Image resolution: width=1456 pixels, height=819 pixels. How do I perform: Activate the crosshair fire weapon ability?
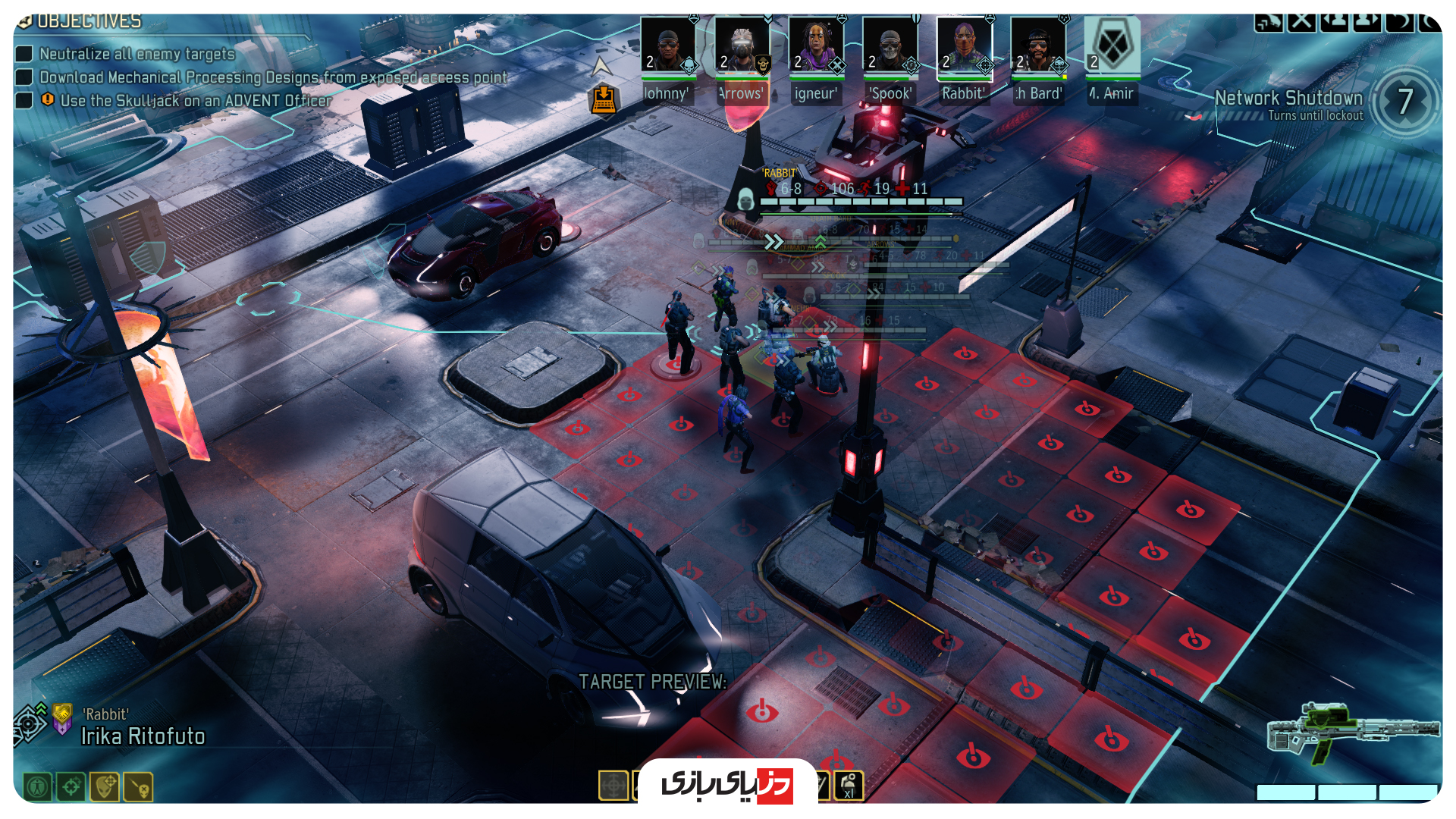(613, 786)
